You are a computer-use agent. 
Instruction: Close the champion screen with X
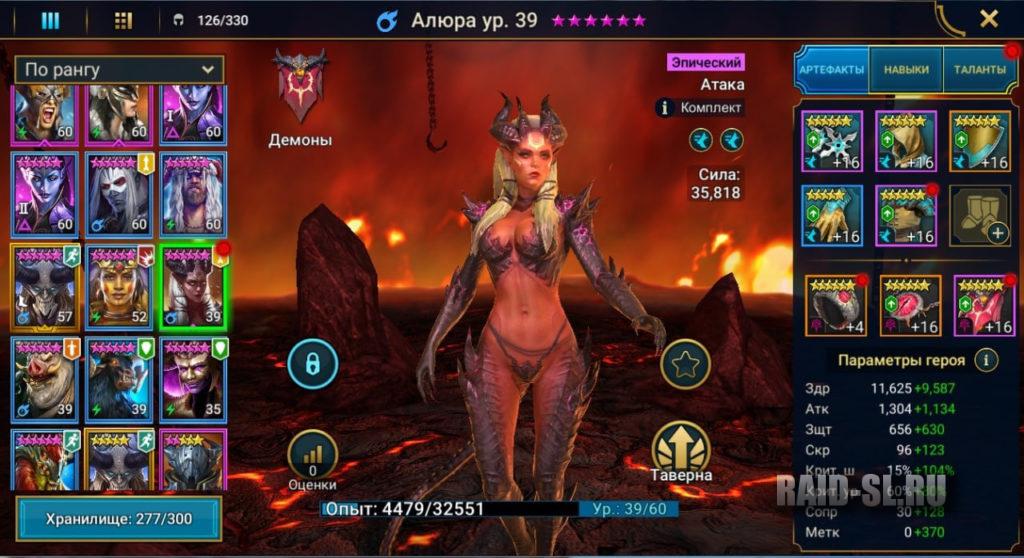(988, 19)
